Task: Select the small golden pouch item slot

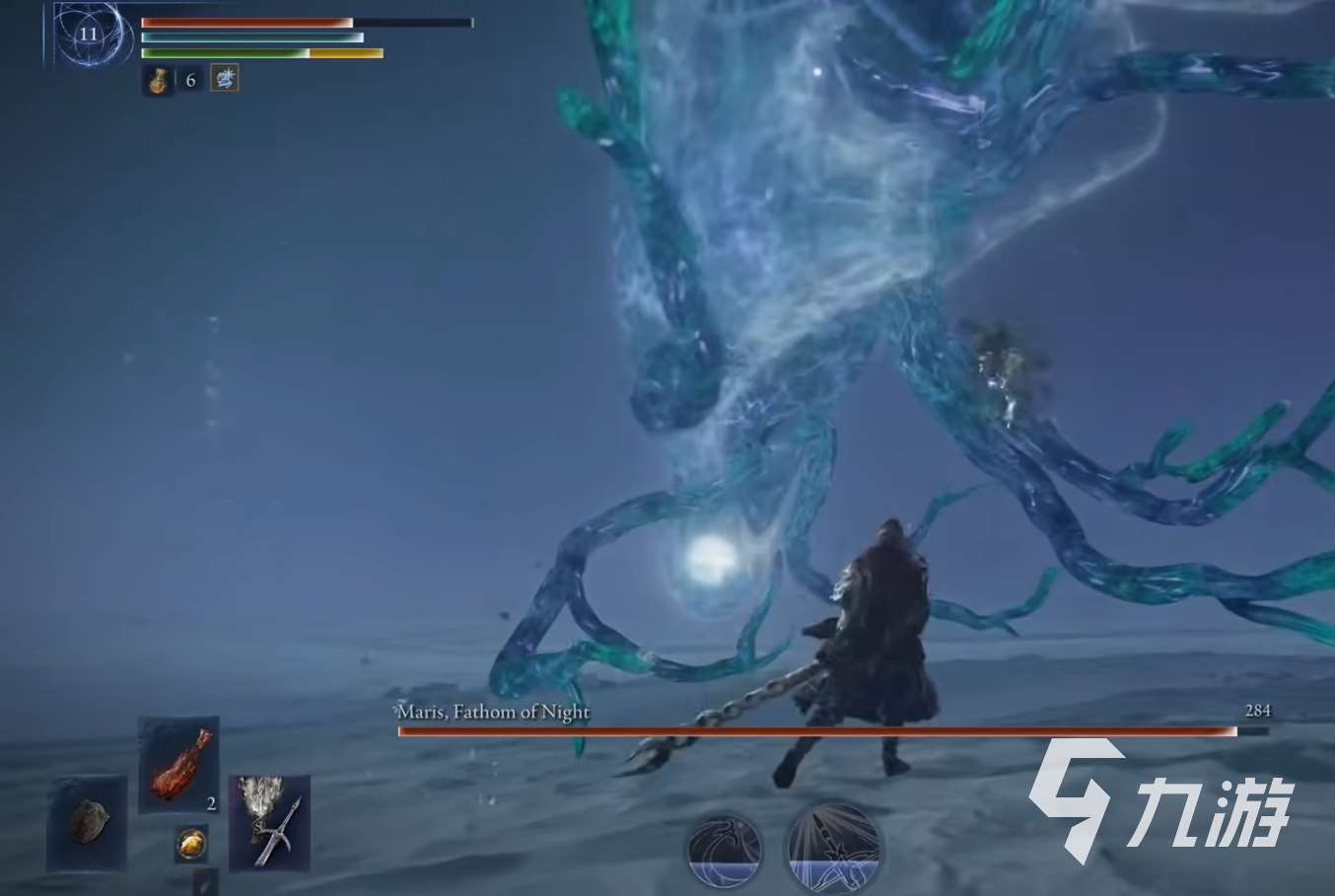Action: click(191, 844)
